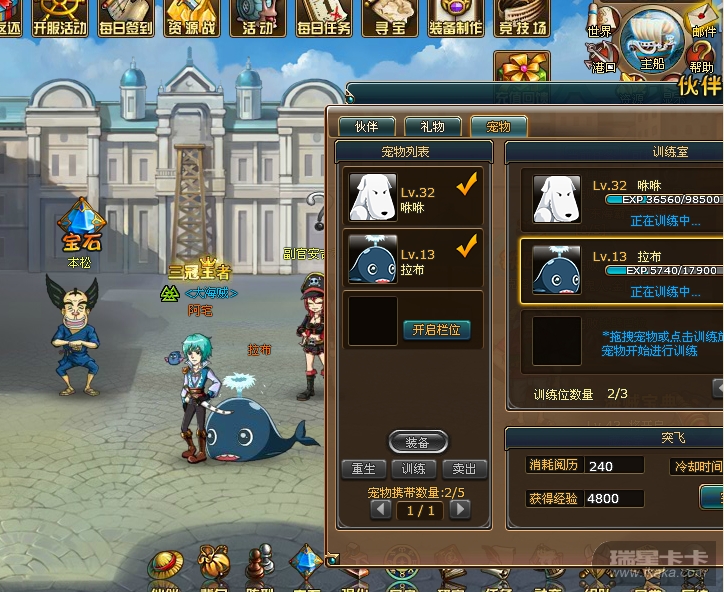Open 每日签到 daily sign-in
Image resolution: width=724 pixels, height=592 pixels.
[x=125, y=18]
